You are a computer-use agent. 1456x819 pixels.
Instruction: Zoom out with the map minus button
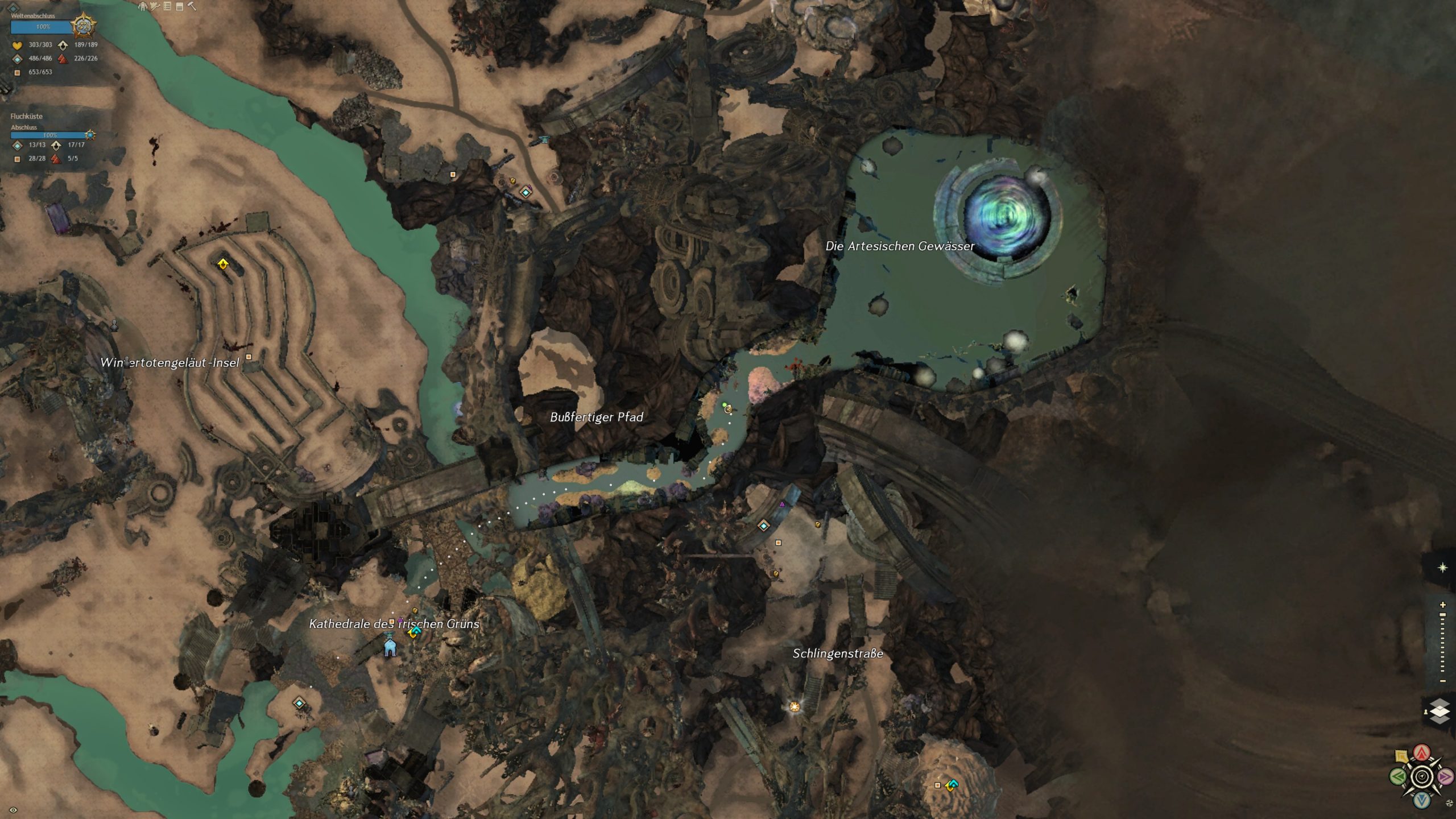1443,681
